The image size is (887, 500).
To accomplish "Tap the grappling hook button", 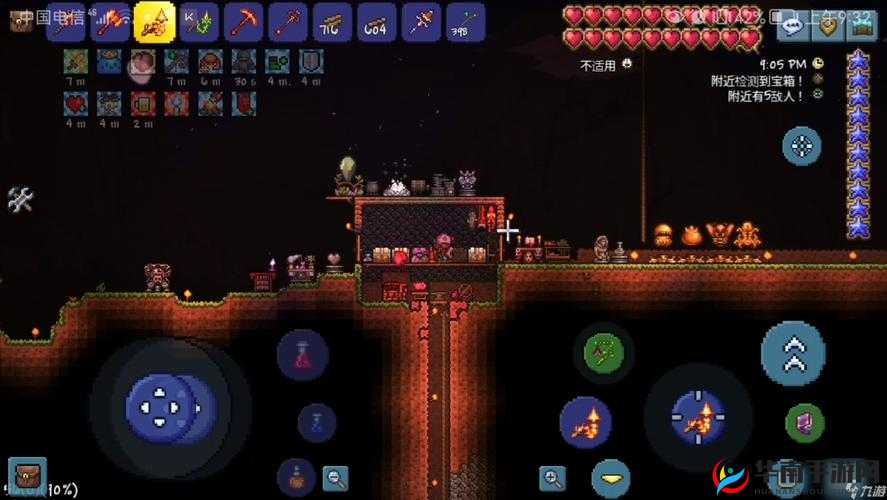I will 604,352.
